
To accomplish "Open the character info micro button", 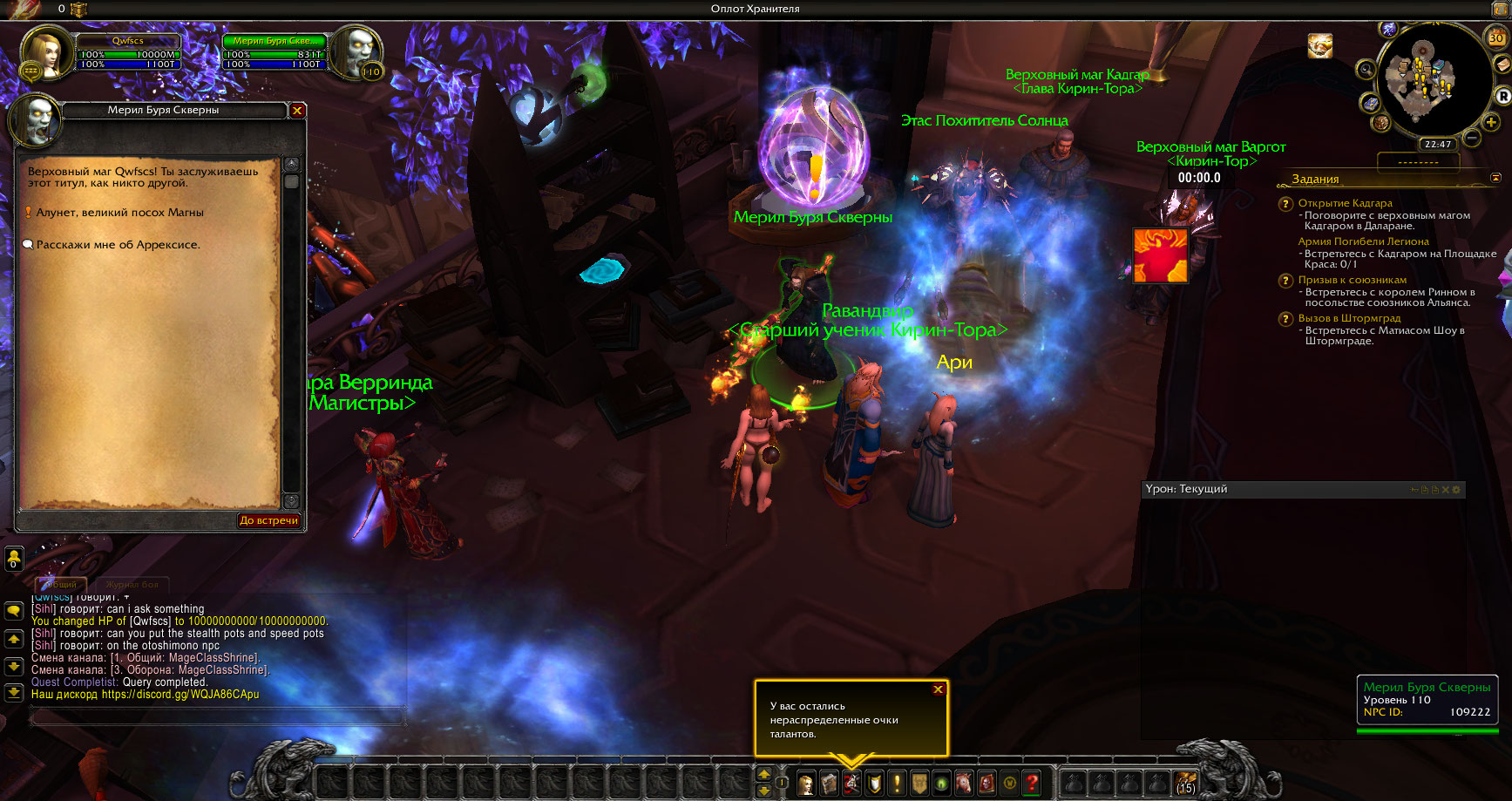I will [x=806, y=784].
